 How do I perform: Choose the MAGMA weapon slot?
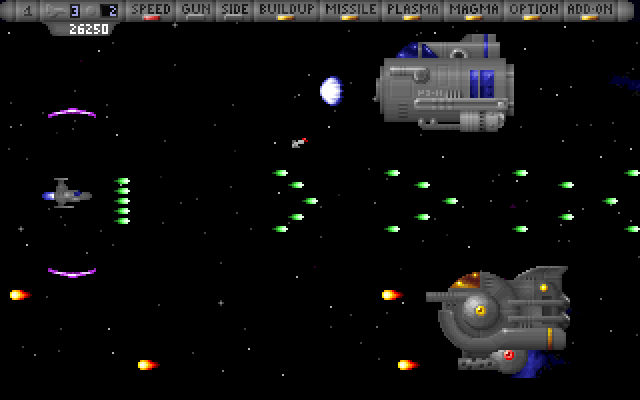click(x=474, y=10)
